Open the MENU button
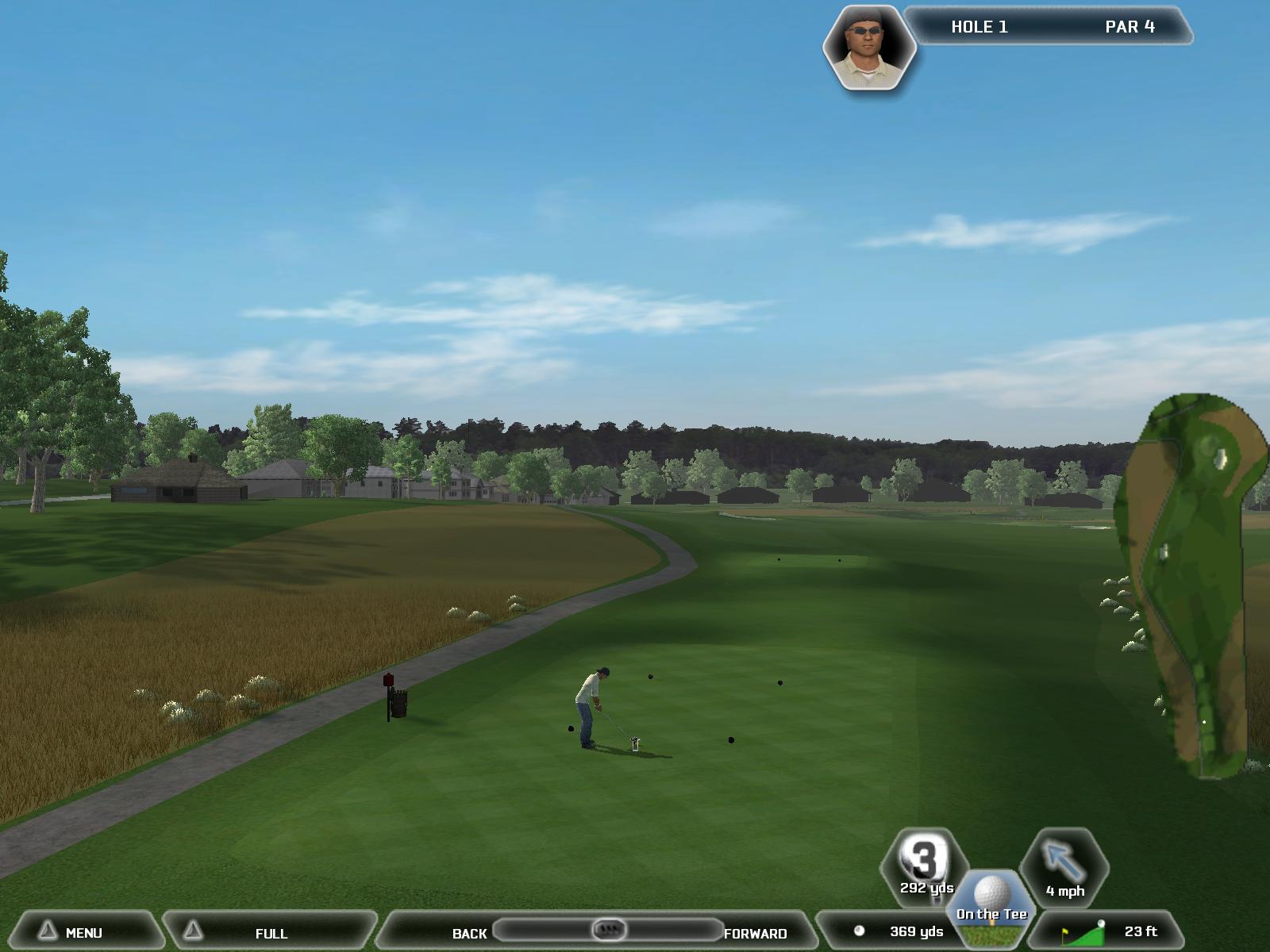 click(83, 932)
